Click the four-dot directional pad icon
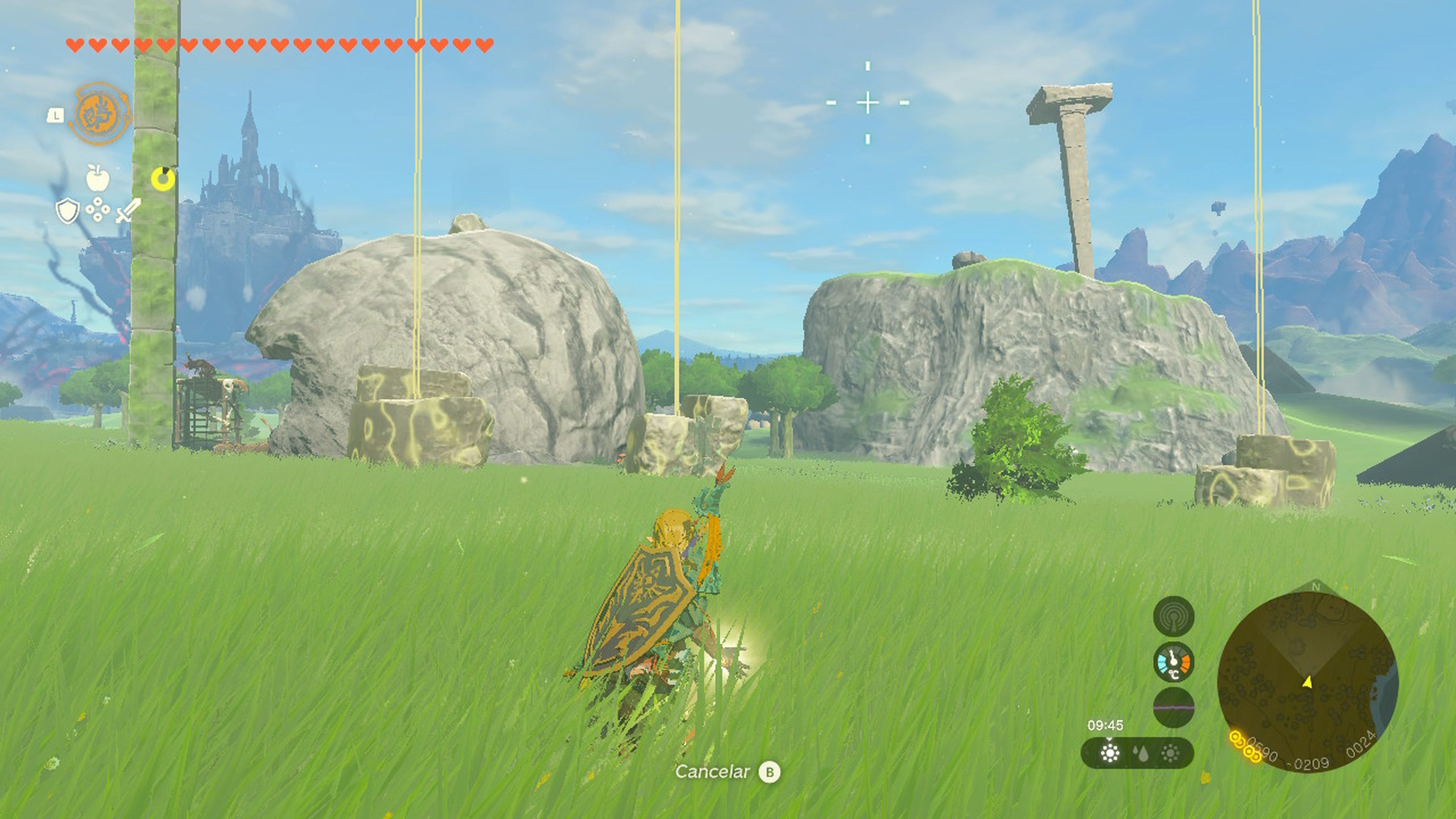The height and width of the screenshot is (819, 1456). tap(98, 210)
